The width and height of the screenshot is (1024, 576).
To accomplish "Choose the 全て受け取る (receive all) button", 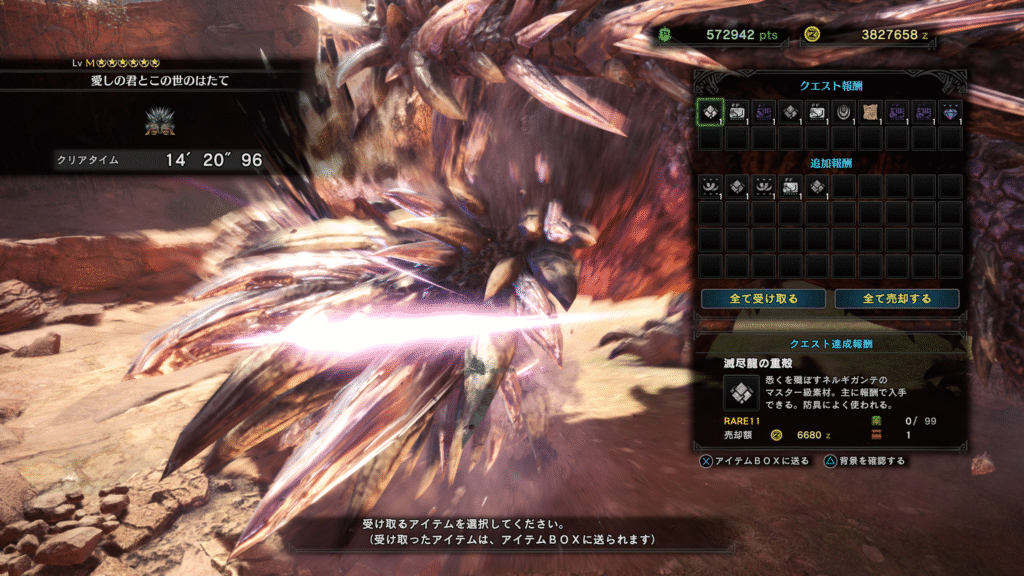I will click(764, 299).
